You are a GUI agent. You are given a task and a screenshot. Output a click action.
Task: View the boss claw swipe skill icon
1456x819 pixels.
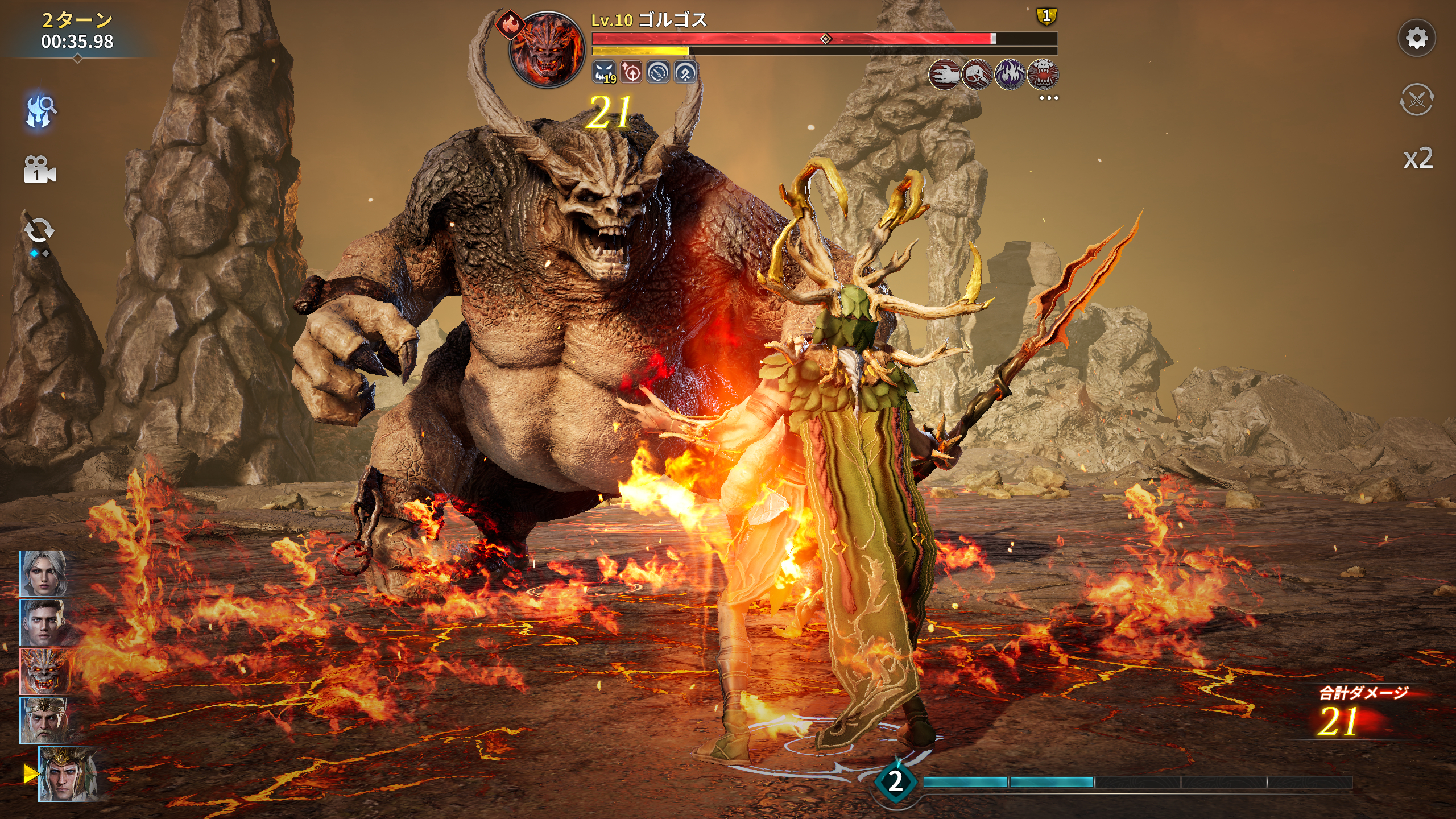pos(944,75)
